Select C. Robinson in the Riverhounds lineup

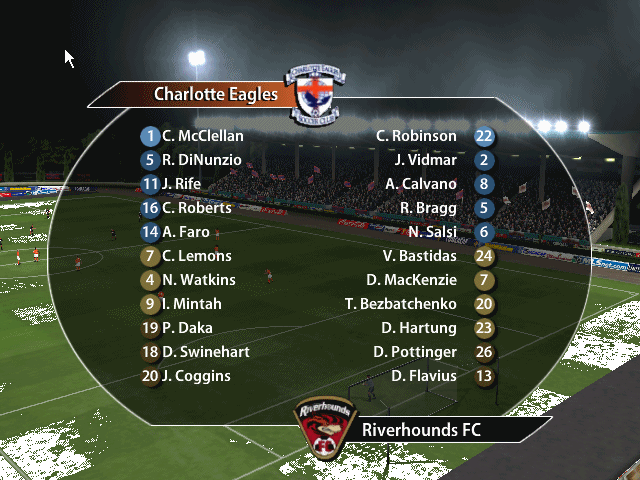tap(416, 136)
